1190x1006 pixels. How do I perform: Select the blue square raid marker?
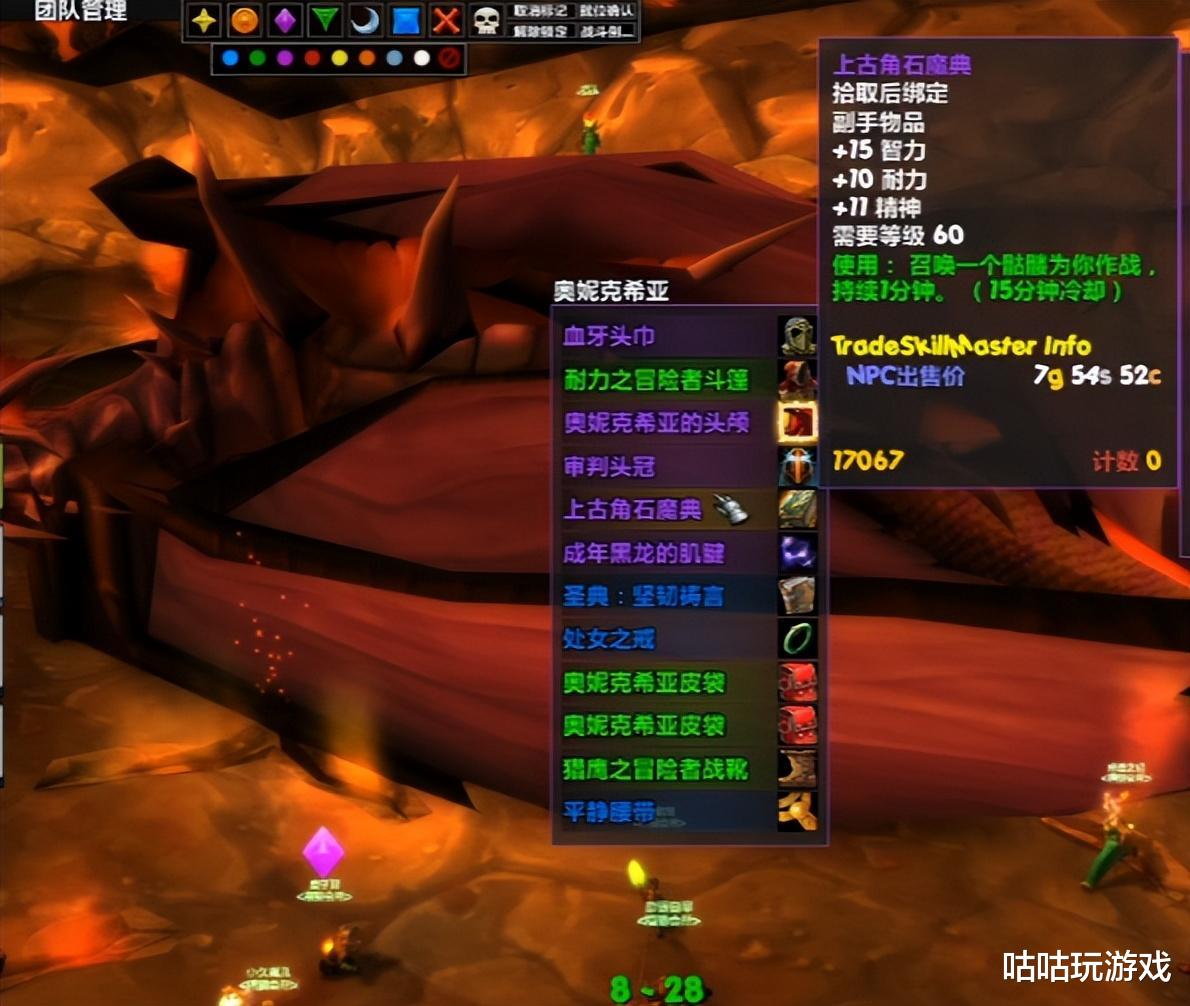405,20
